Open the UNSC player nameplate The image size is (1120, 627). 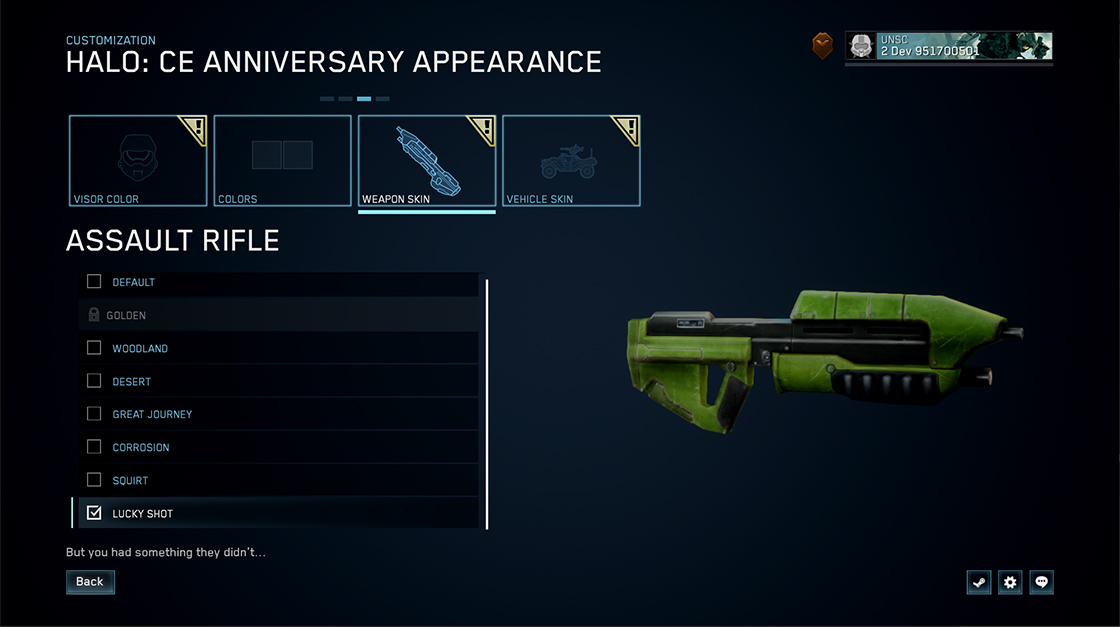948,46
